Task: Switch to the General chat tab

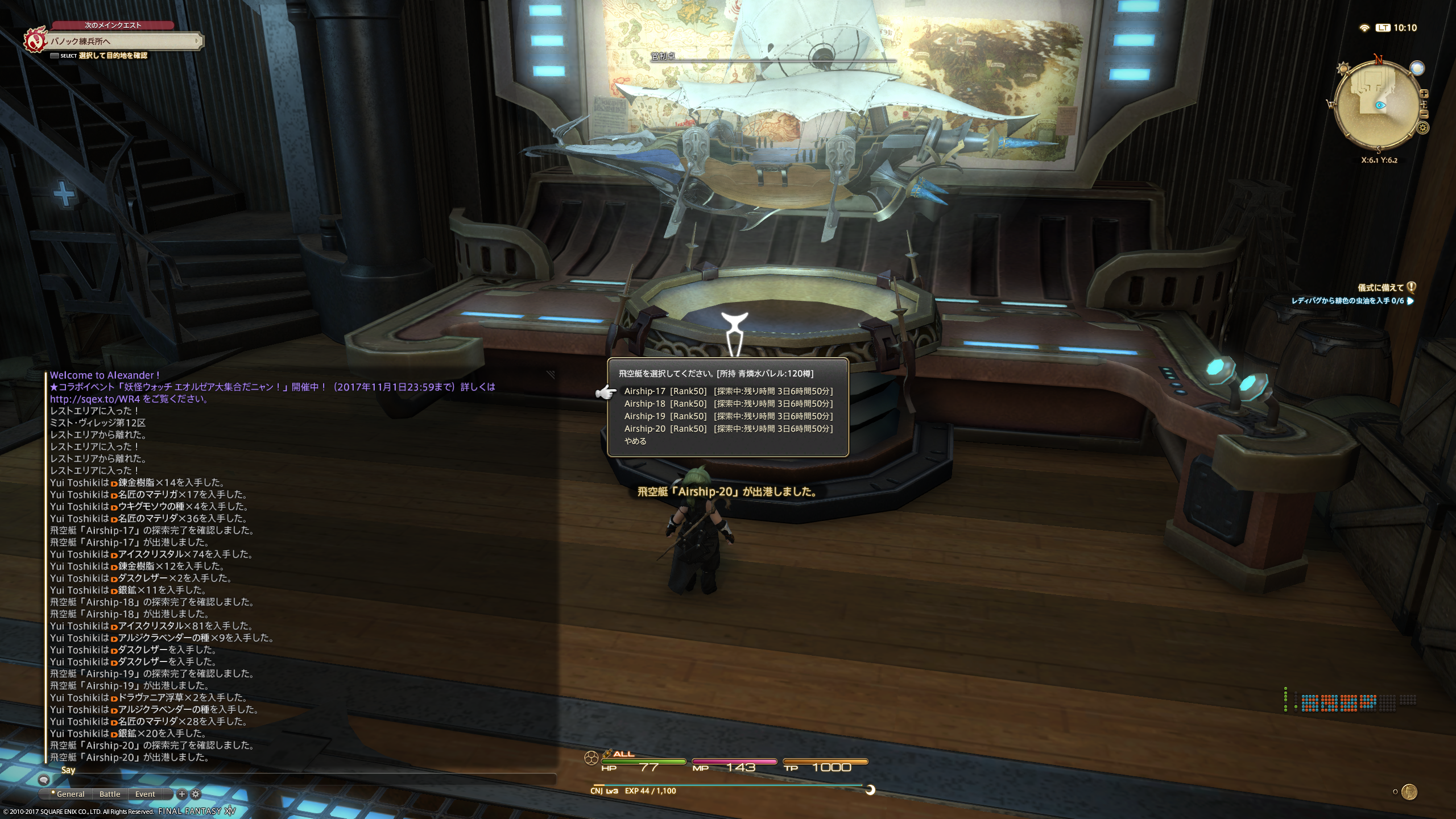Action: pyautogui.click(x=69, y=794)
